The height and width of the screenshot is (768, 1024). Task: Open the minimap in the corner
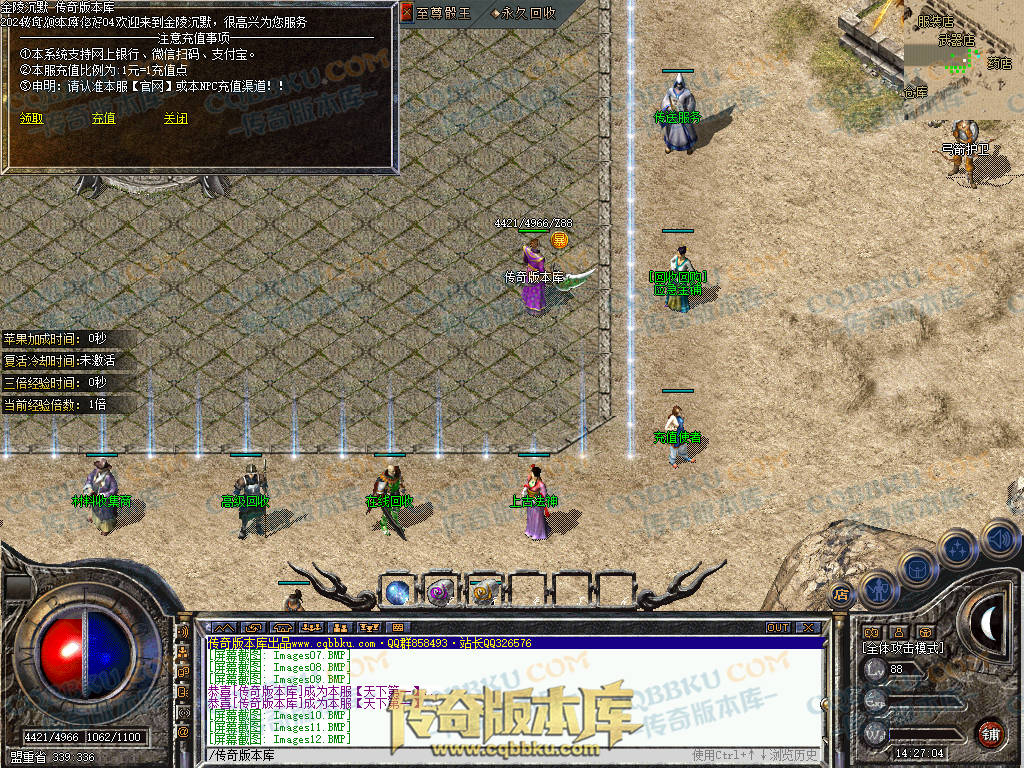pyautogui.click(x=964, y=60)
